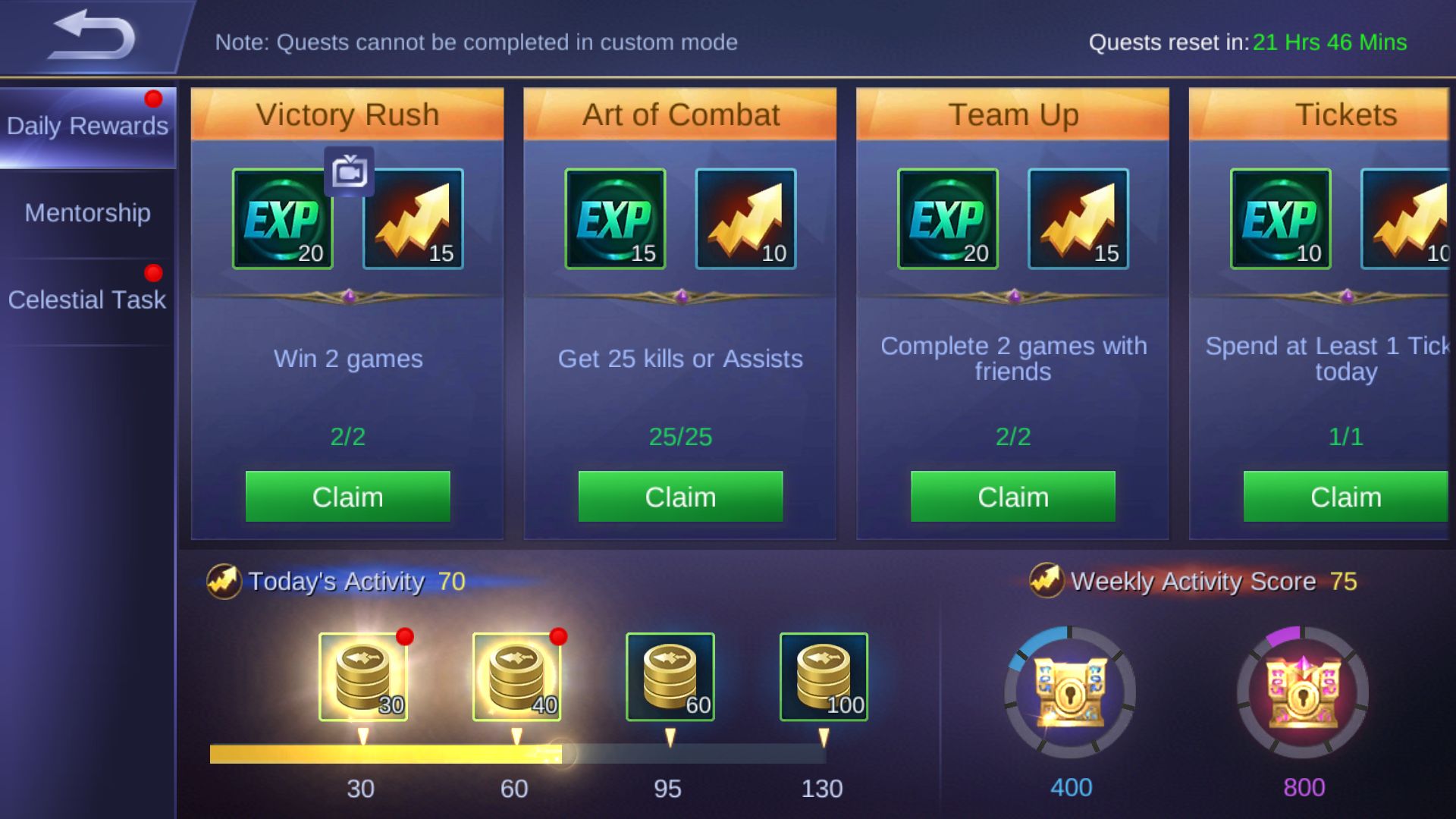Open the Daily Rewards panel

pos(87,125)
